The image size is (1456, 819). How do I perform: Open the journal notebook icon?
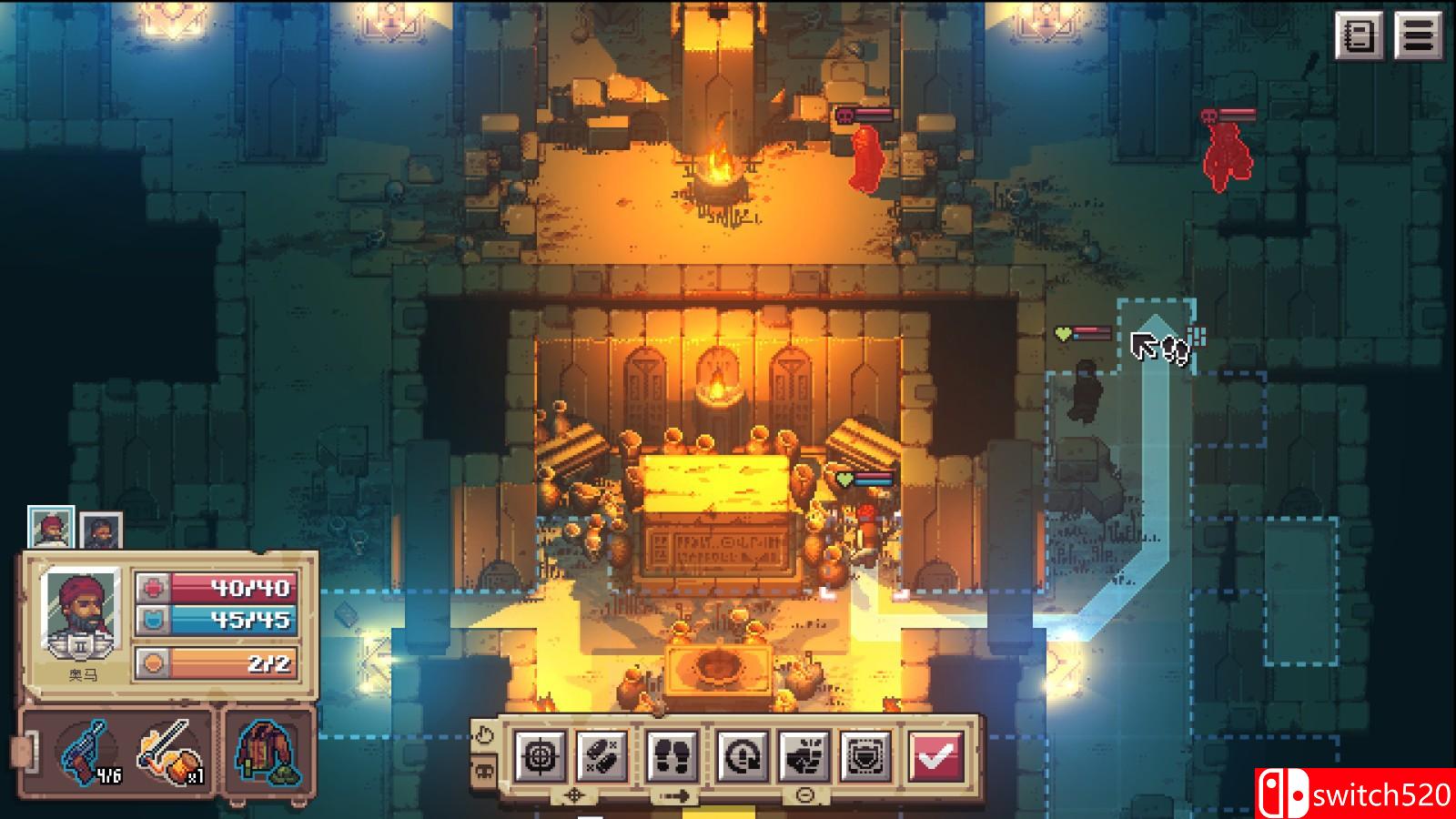tap(1360, 36)
